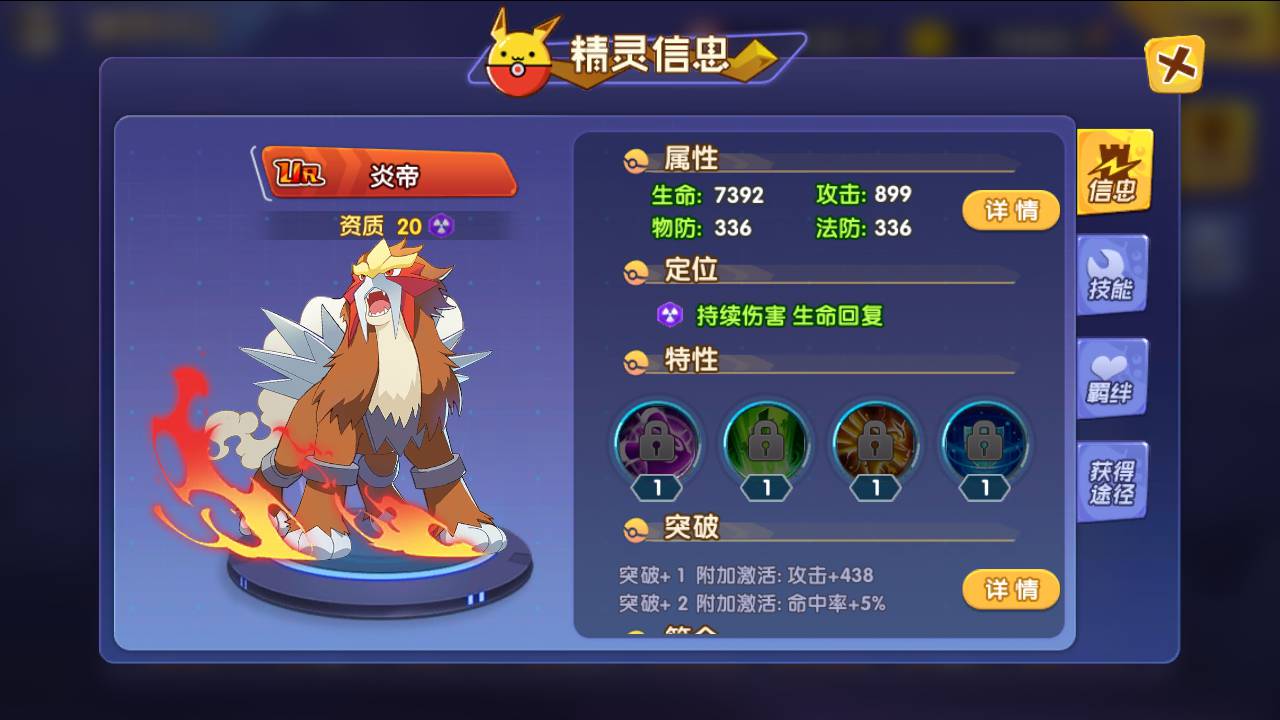This screenshot has width=1280, height=720.
Task: Tap the locked dark blue trait icon
Action: tap(985, 441)
